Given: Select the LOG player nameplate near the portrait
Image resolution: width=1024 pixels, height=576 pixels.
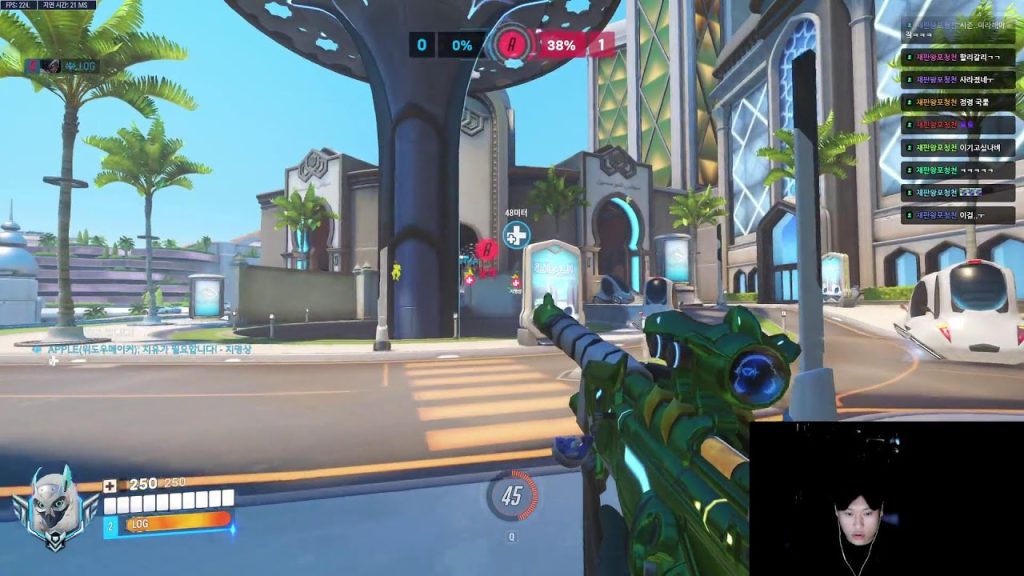Looking at the screenshot, I should pos(168,521).
